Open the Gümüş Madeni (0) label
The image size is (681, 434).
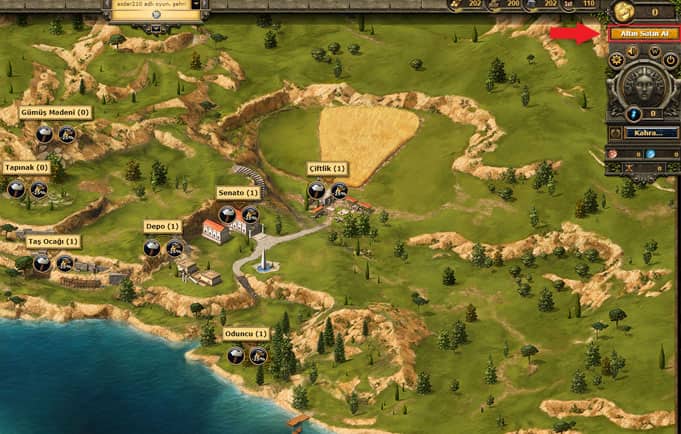(55, 113)
